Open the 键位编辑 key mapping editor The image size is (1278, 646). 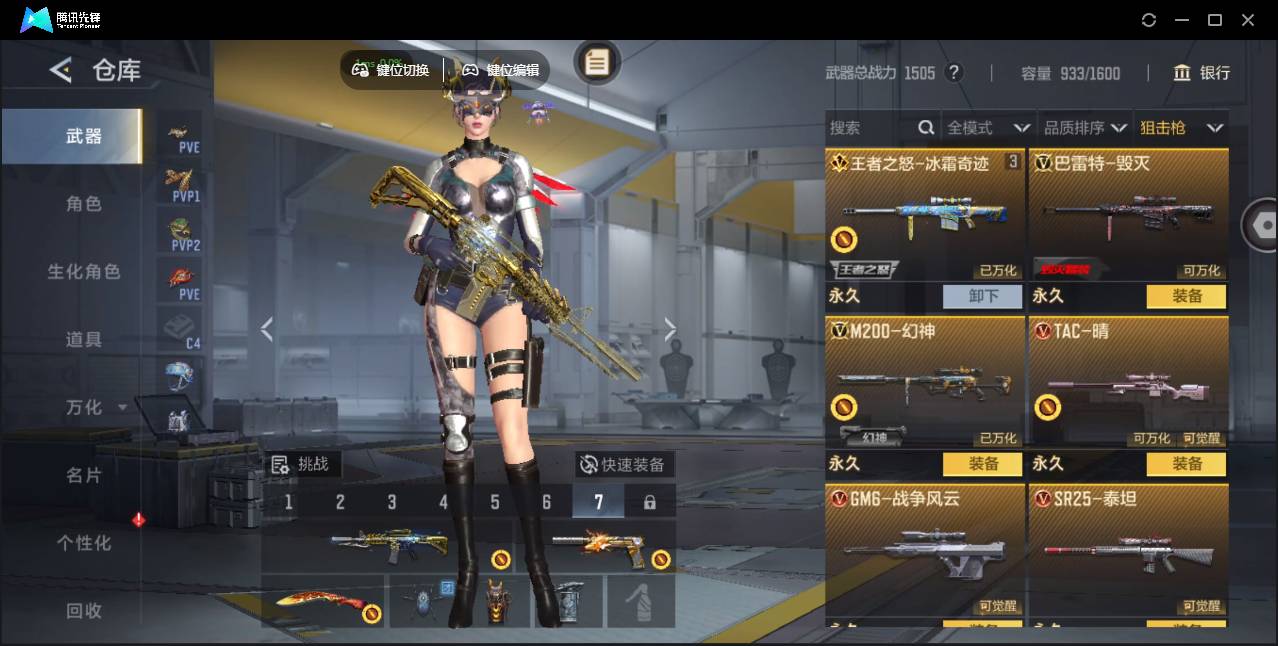point(501,70)
